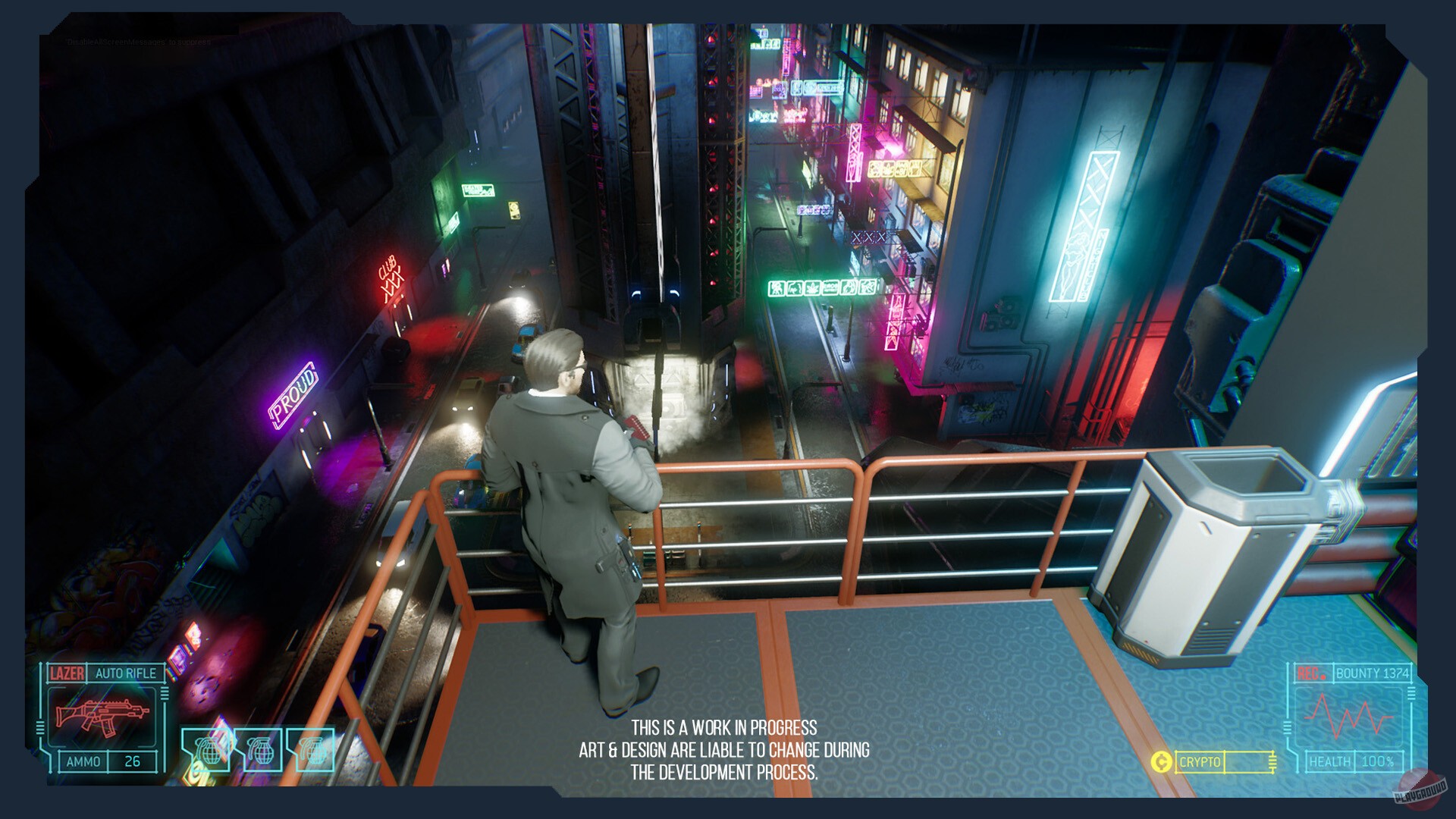Screen dimensions: 1456x819
Task: Toggle the LAZER weapon mode label
Action: click(66, 673)
